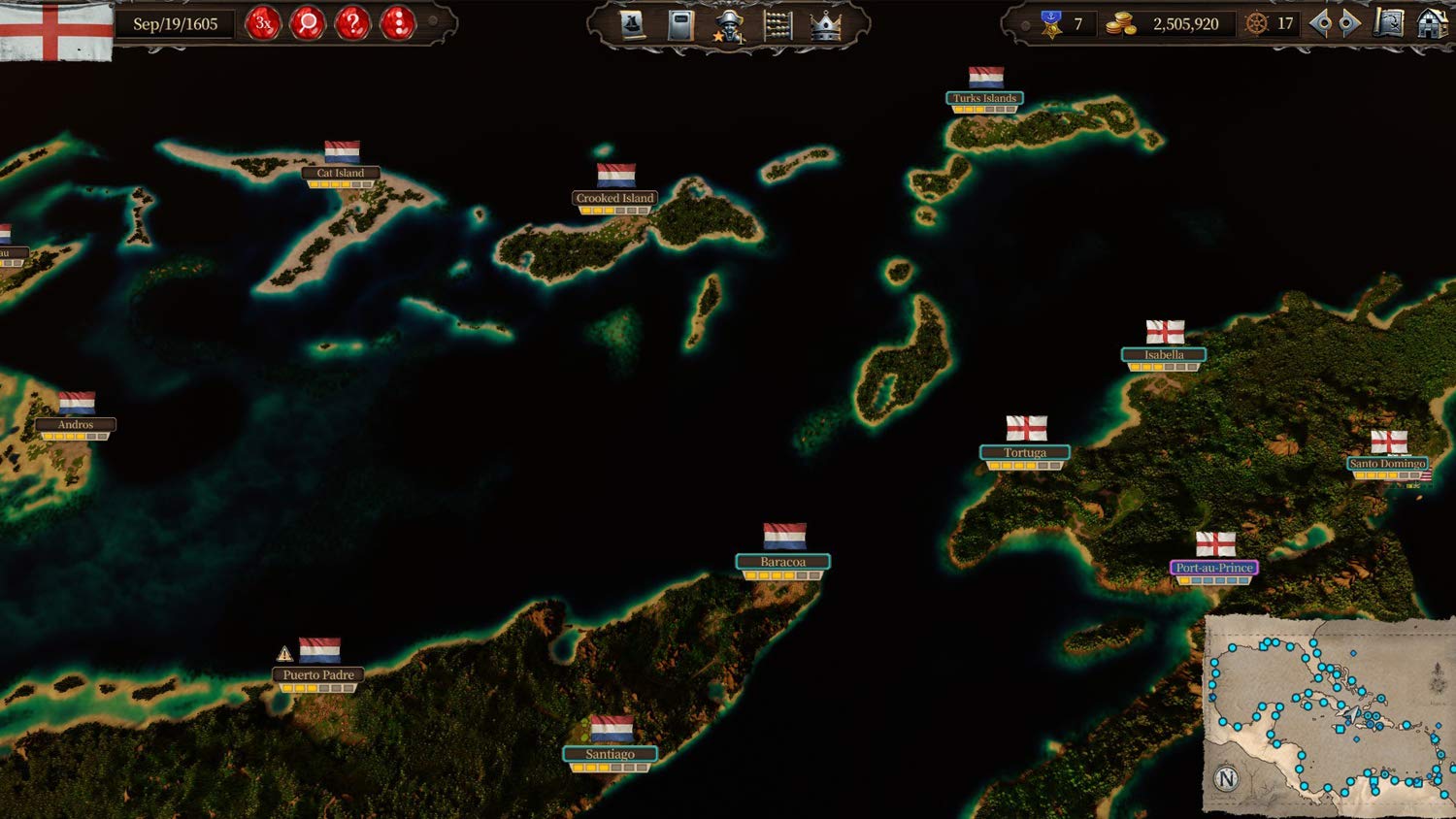Click the warning icon beside Puerto Padre
Image resolution: width=1456 pixels, height=819 pixels.
284,654
